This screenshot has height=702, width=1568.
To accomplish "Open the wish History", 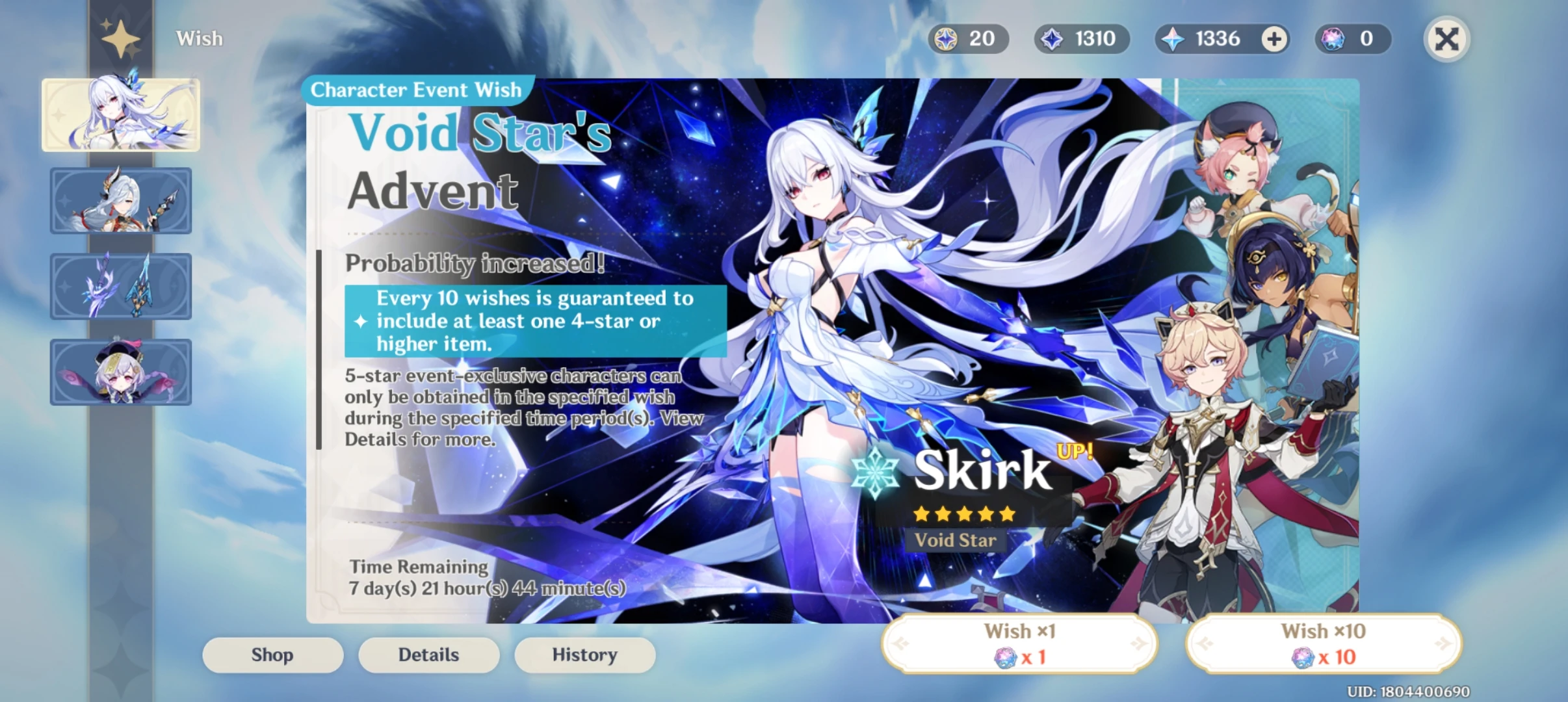I will [584, 655].
